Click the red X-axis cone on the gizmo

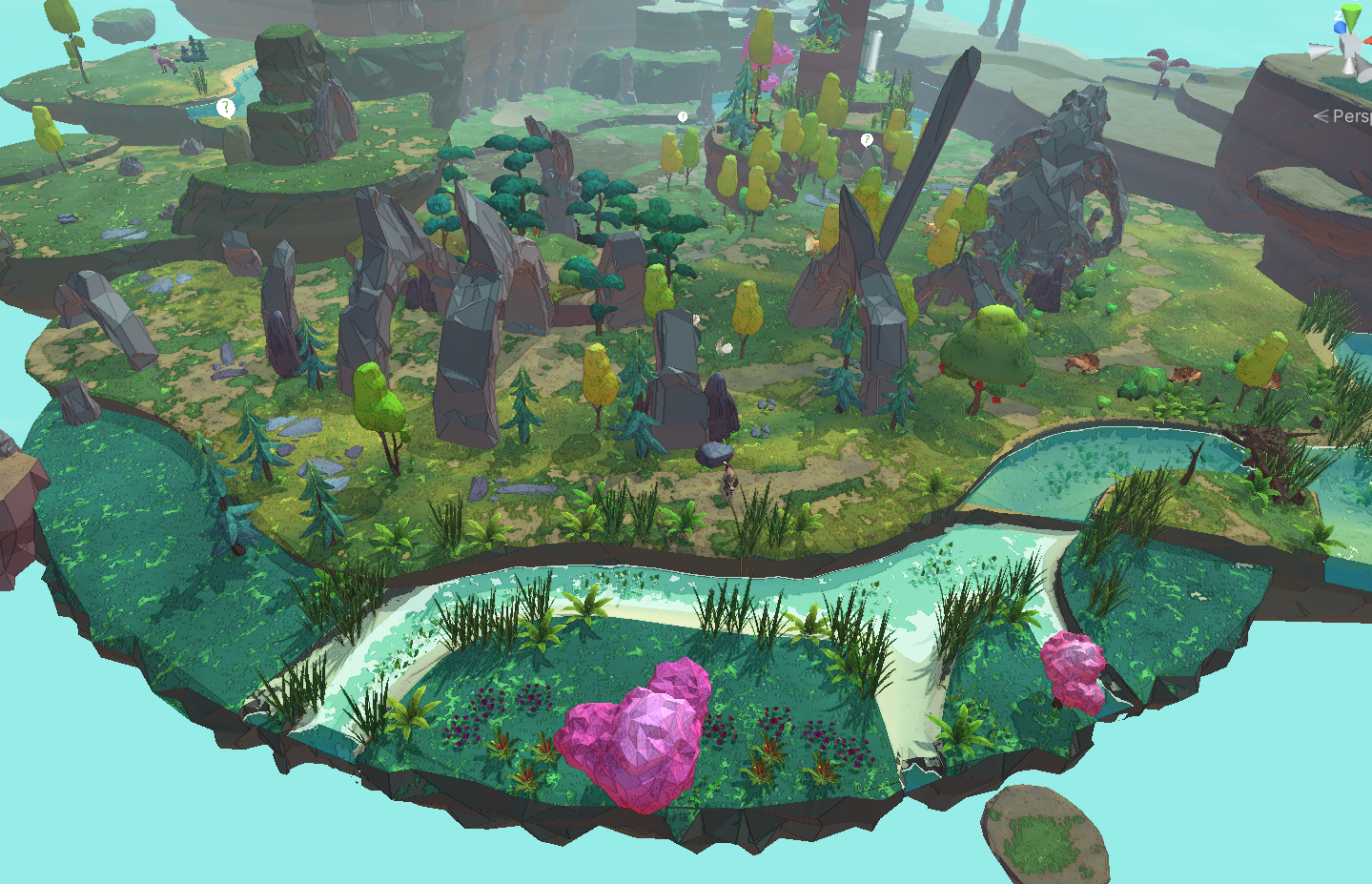click(x=1367, y=41)
